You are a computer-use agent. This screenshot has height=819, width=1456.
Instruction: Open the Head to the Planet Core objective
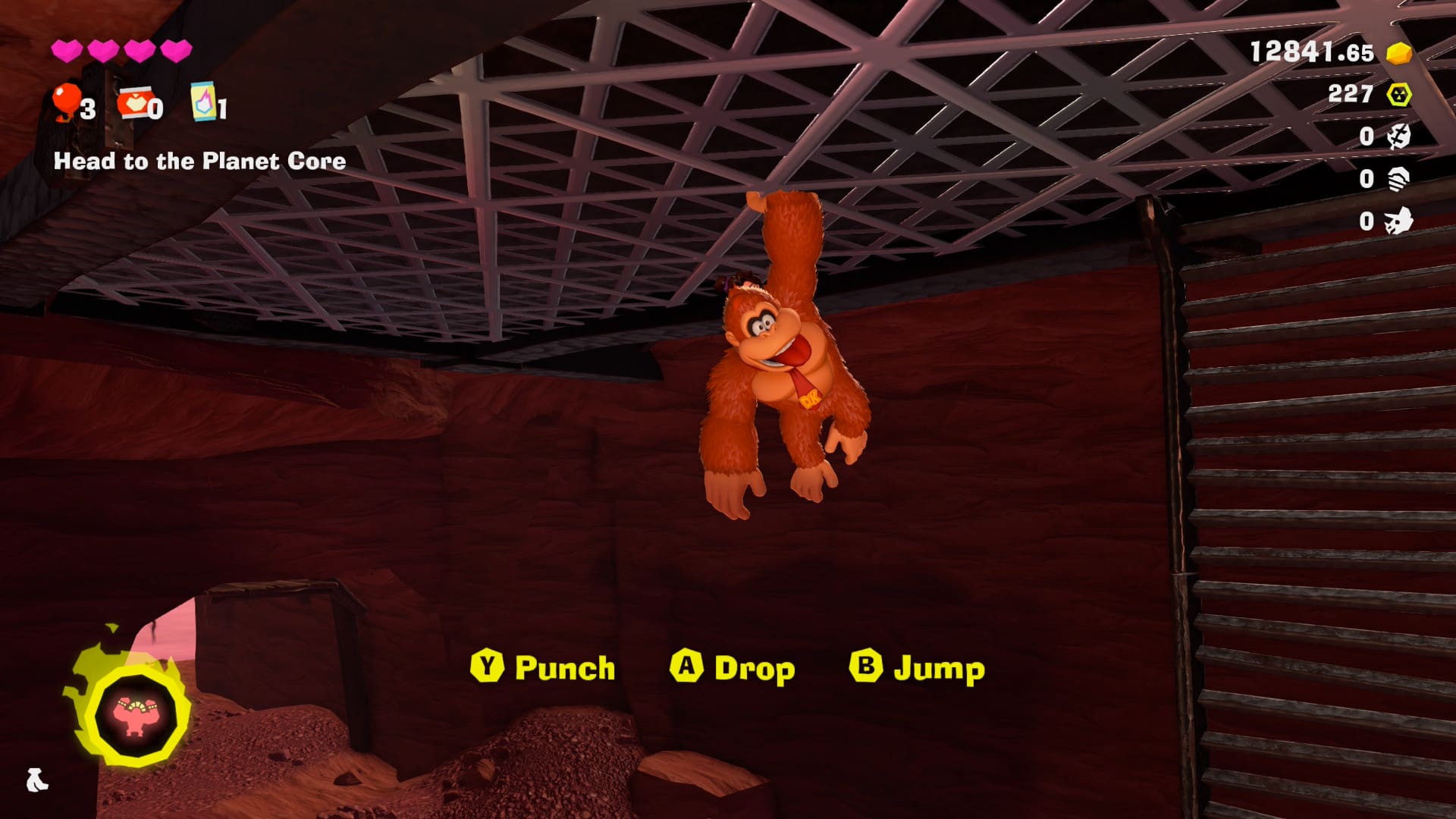pyautogui.click(x=199, y=161)
